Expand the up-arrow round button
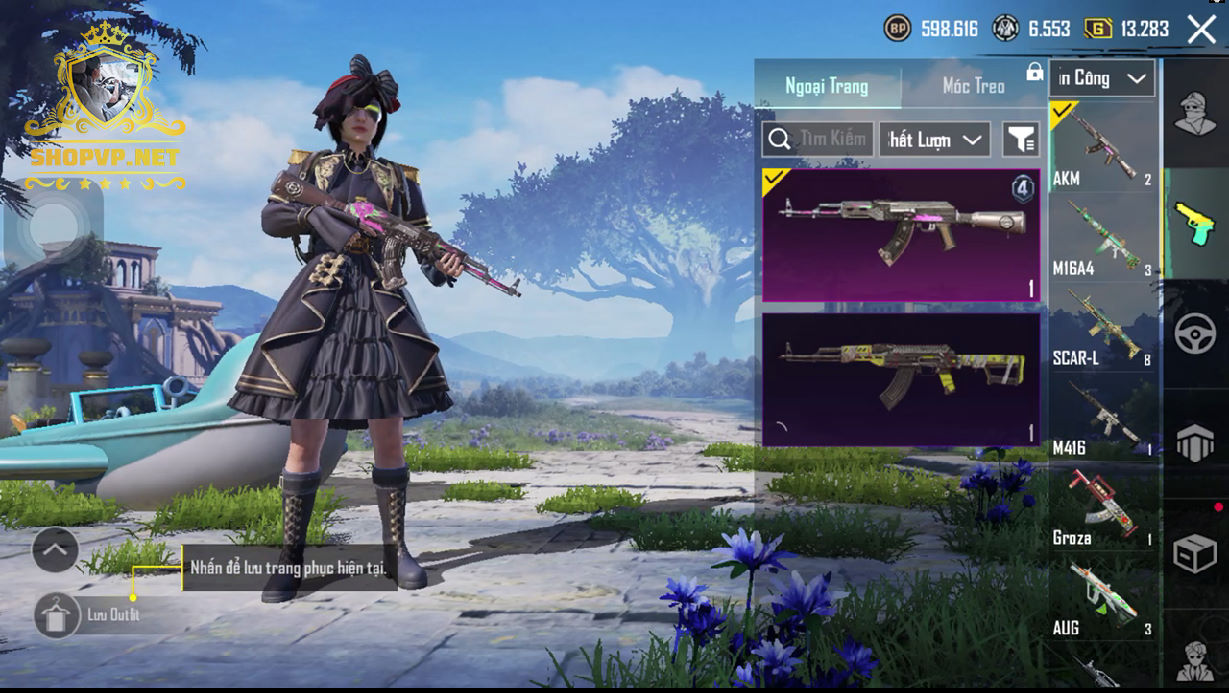This screenshot has width=1229, height=693. [55, 549]
